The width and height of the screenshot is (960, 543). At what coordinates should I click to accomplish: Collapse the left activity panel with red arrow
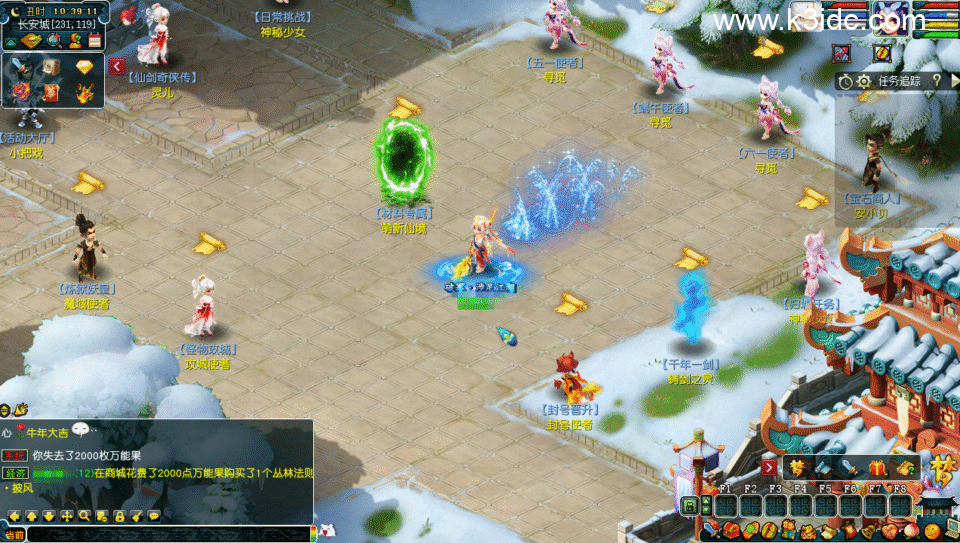click(x=117, y=66)
